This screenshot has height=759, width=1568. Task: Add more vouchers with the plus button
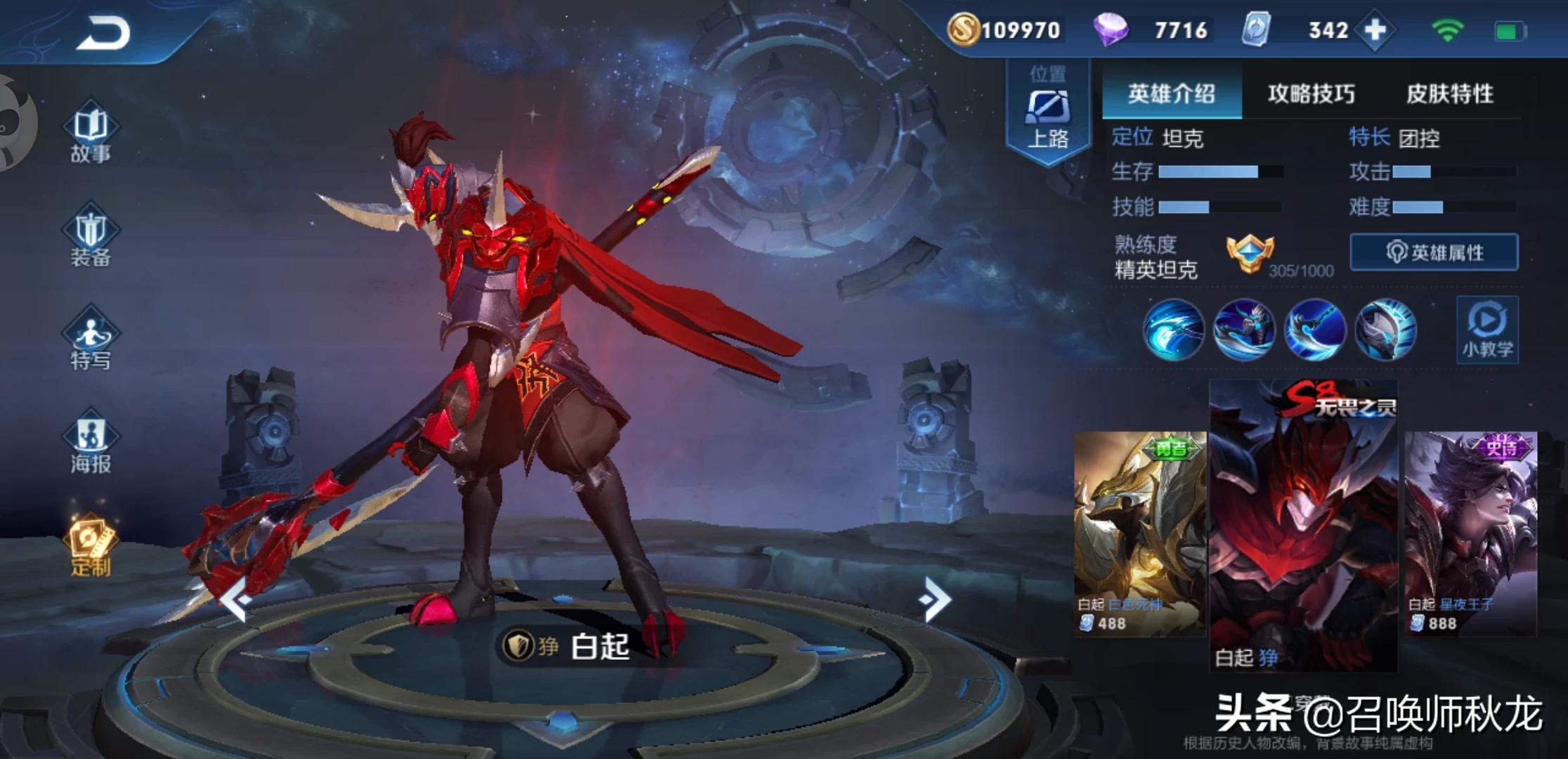pyautogui.click(x=1375, y=30)
